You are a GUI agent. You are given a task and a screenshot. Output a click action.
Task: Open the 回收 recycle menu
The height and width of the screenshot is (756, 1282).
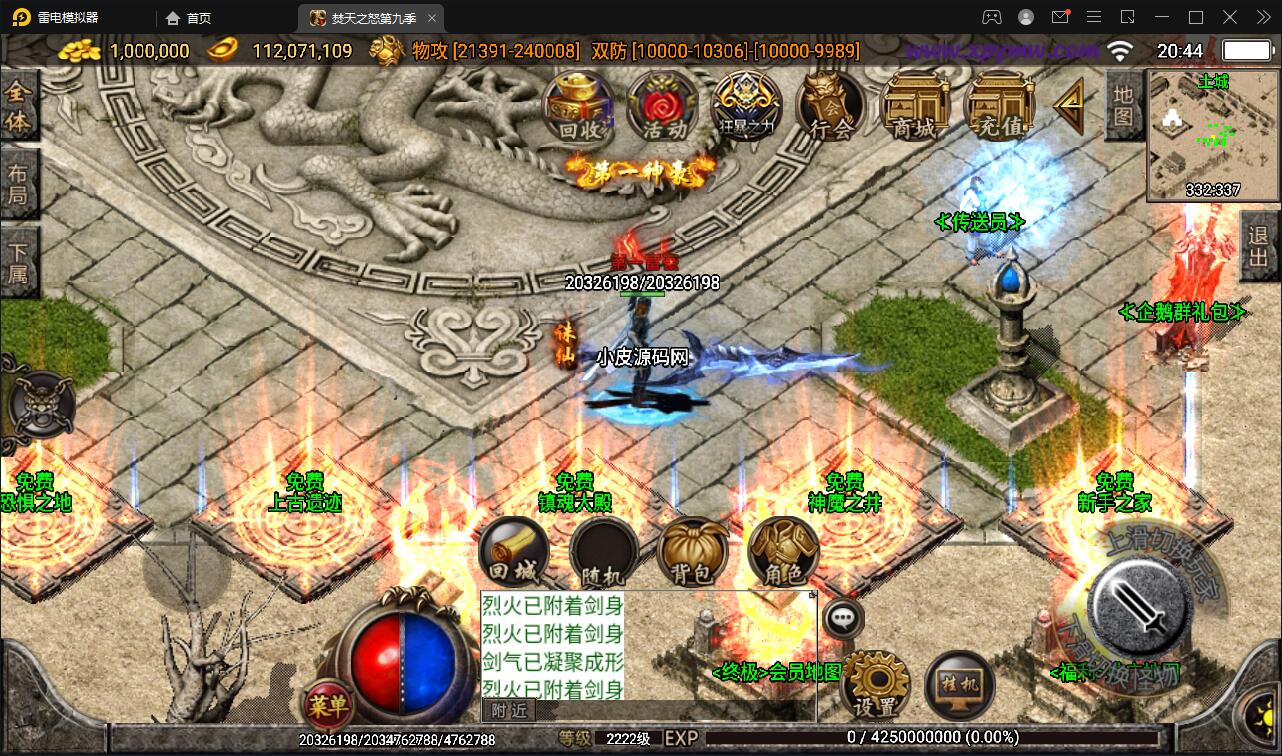[579, 105]
